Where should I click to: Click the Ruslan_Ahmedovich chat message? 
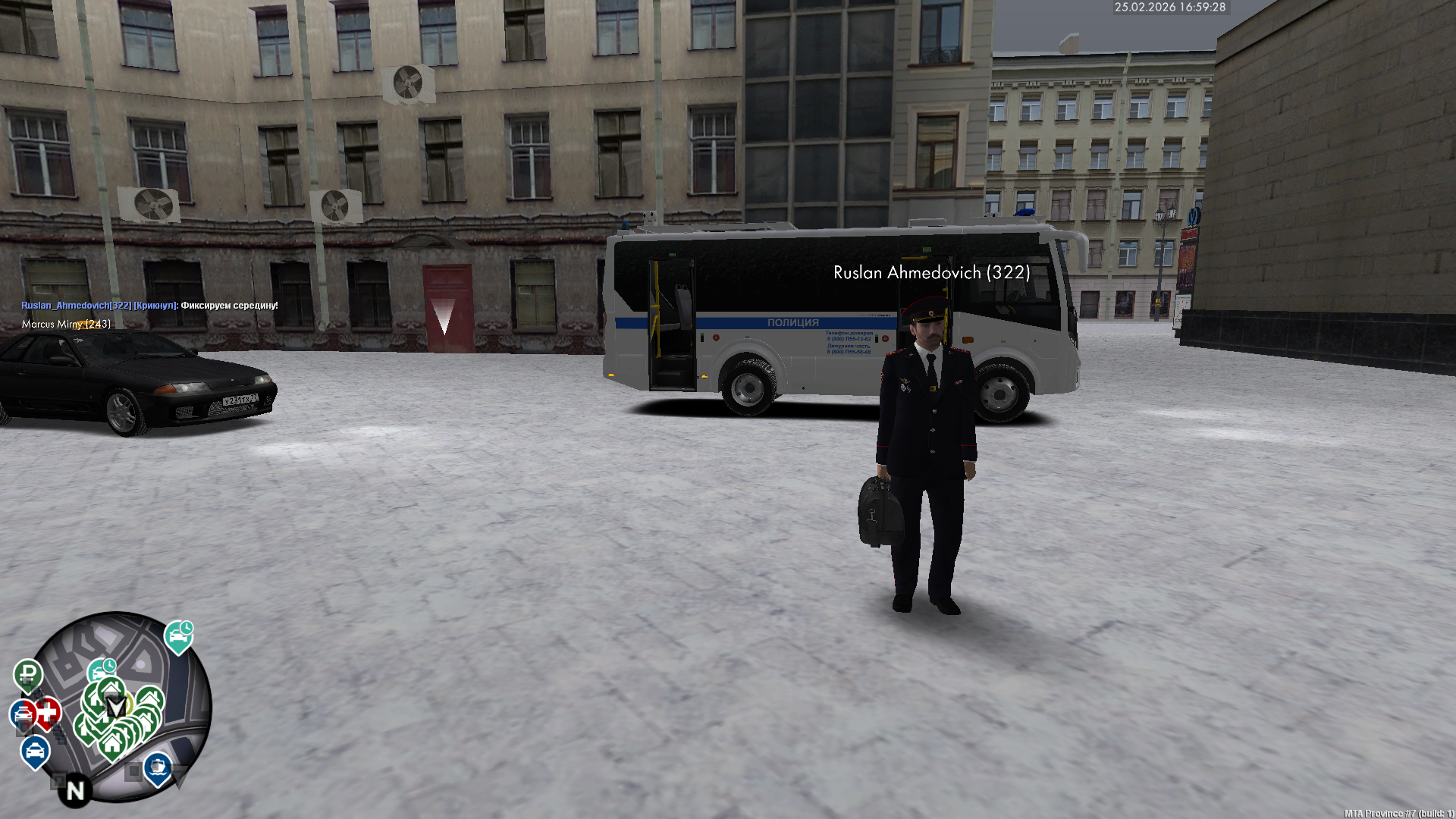[149, 306]
